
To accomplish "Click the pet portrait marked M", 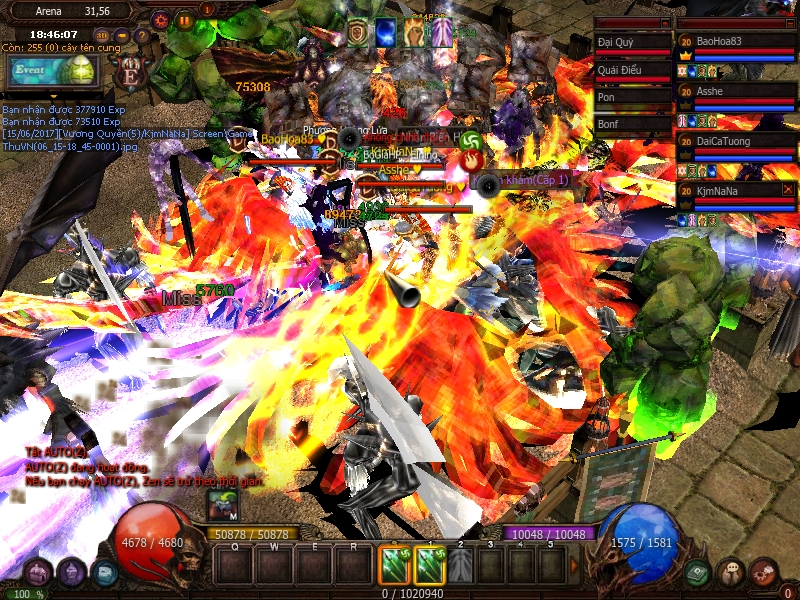I will tap(223, 506).
